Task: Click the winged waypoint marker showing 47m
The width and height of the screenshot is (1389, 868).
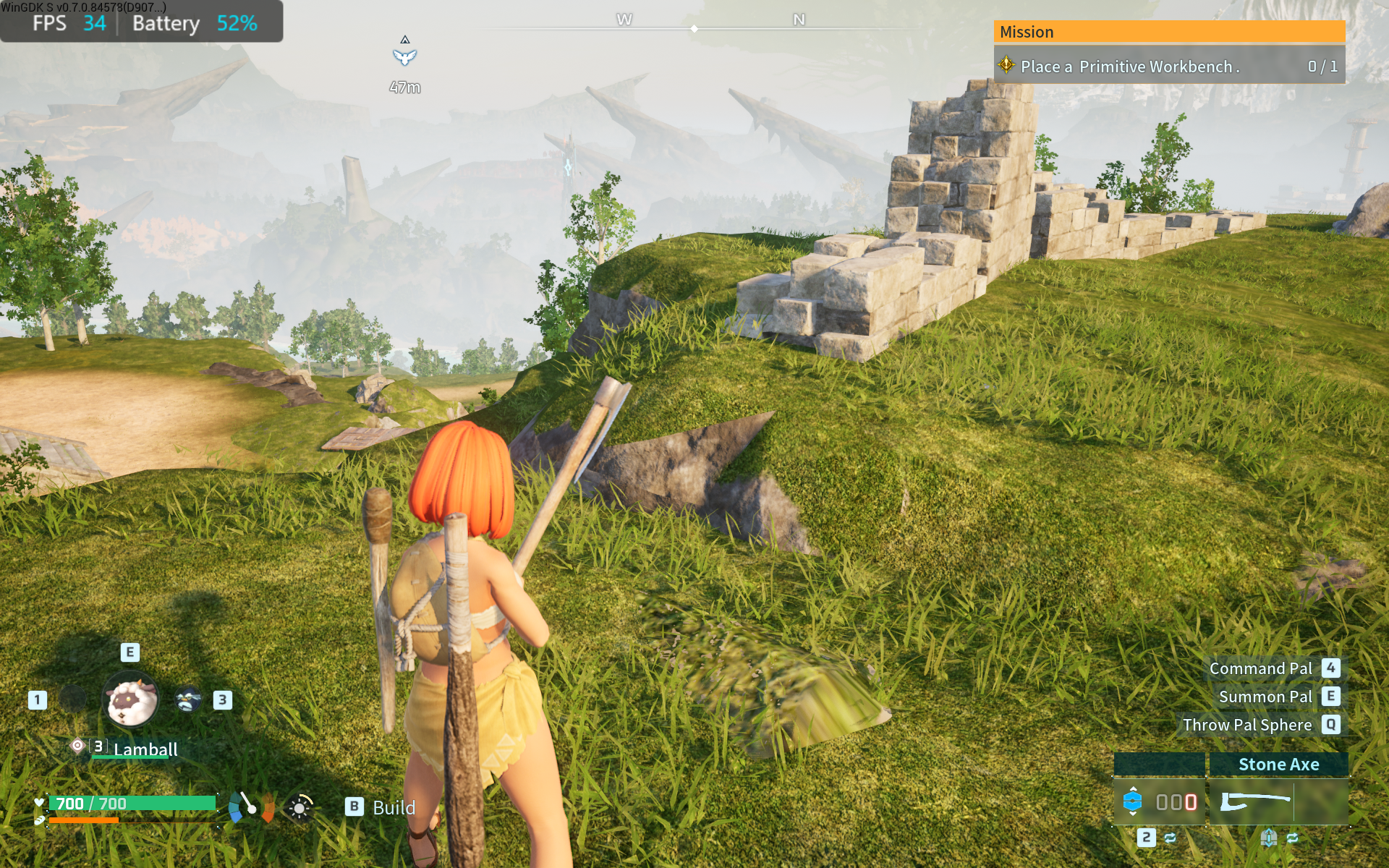Action: coord(405,56)
